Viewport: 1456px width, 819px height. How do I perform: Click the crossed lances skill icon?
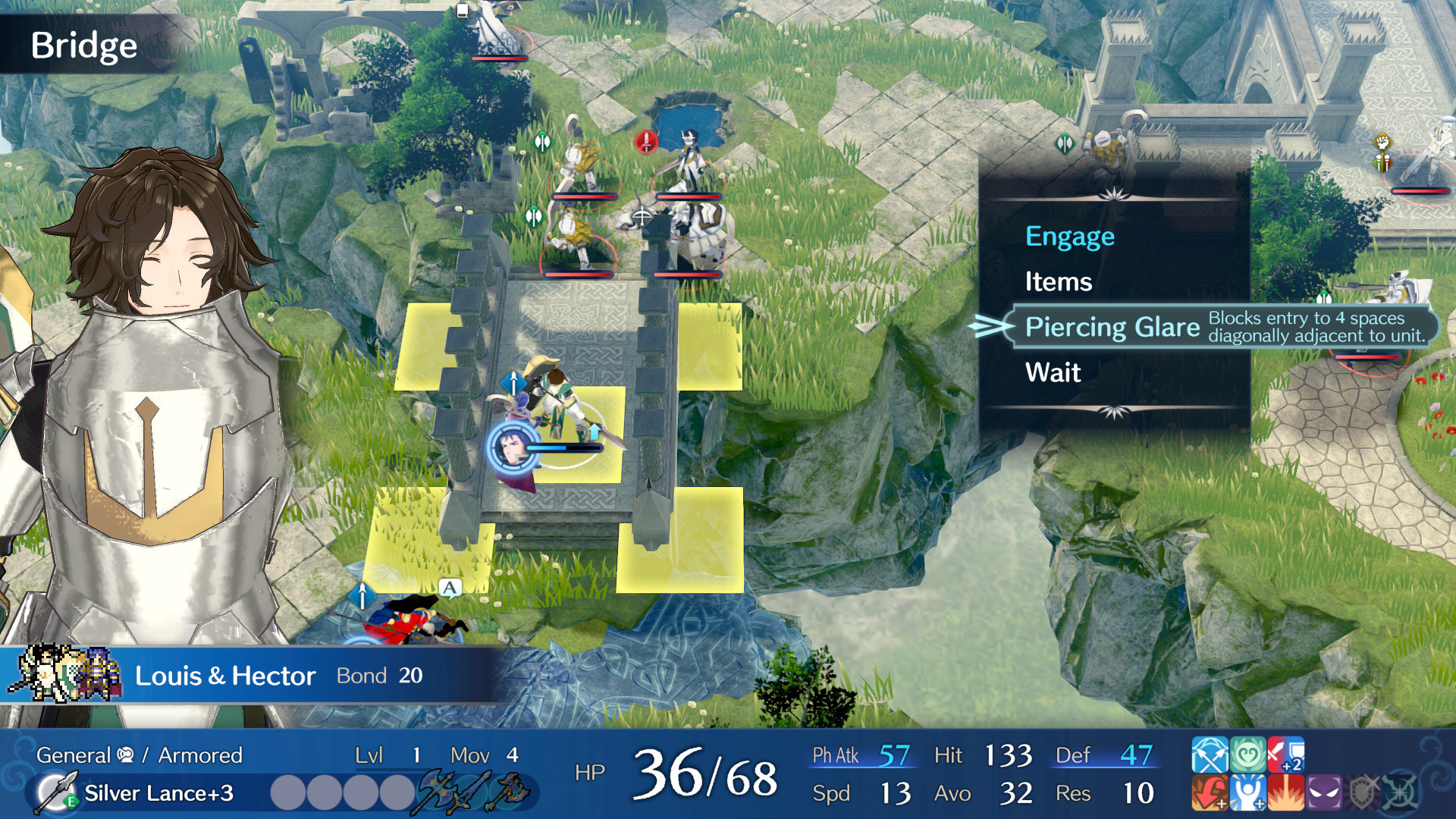click(1210, 755)
